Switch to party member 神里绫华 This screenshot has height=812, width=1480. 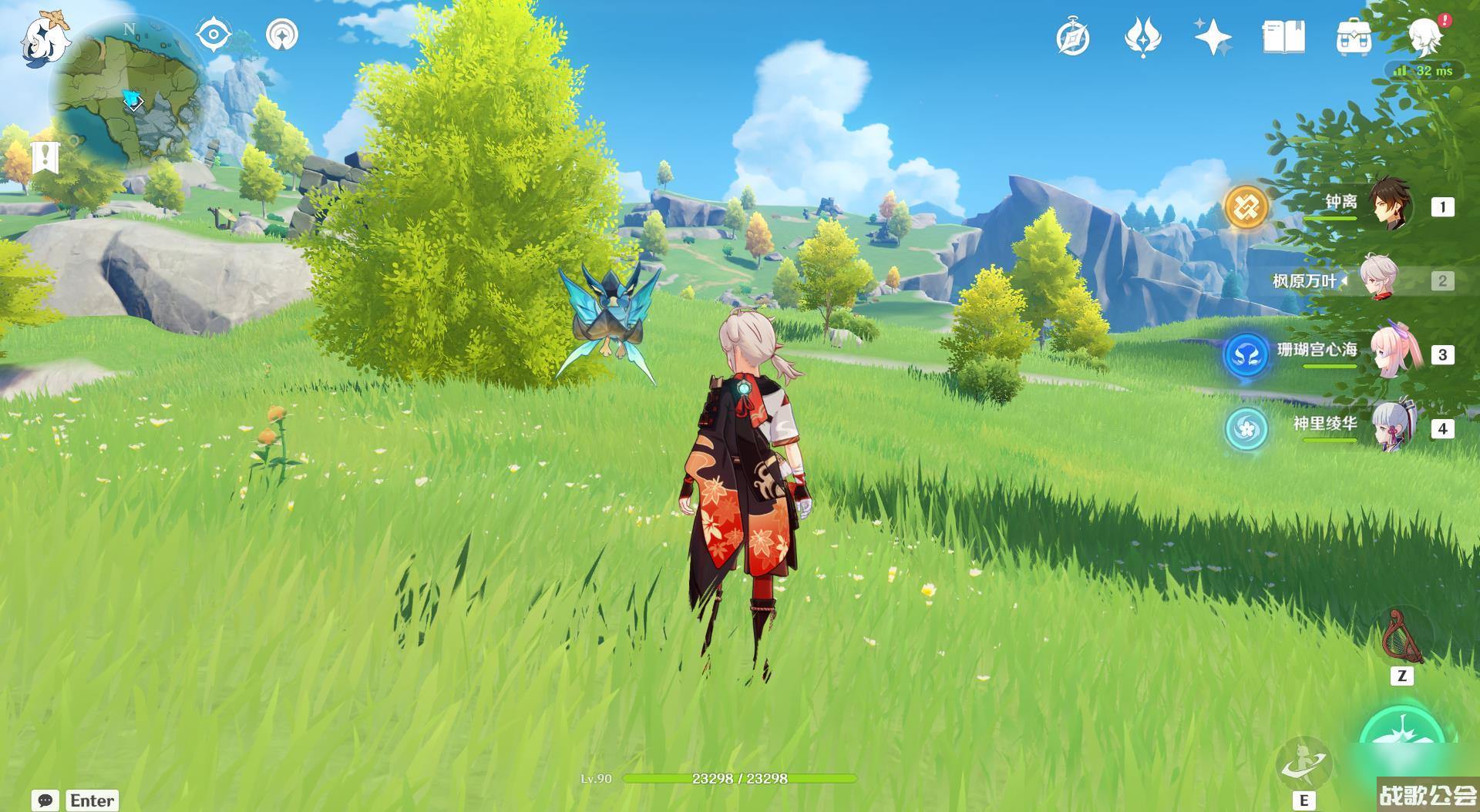1389,428
